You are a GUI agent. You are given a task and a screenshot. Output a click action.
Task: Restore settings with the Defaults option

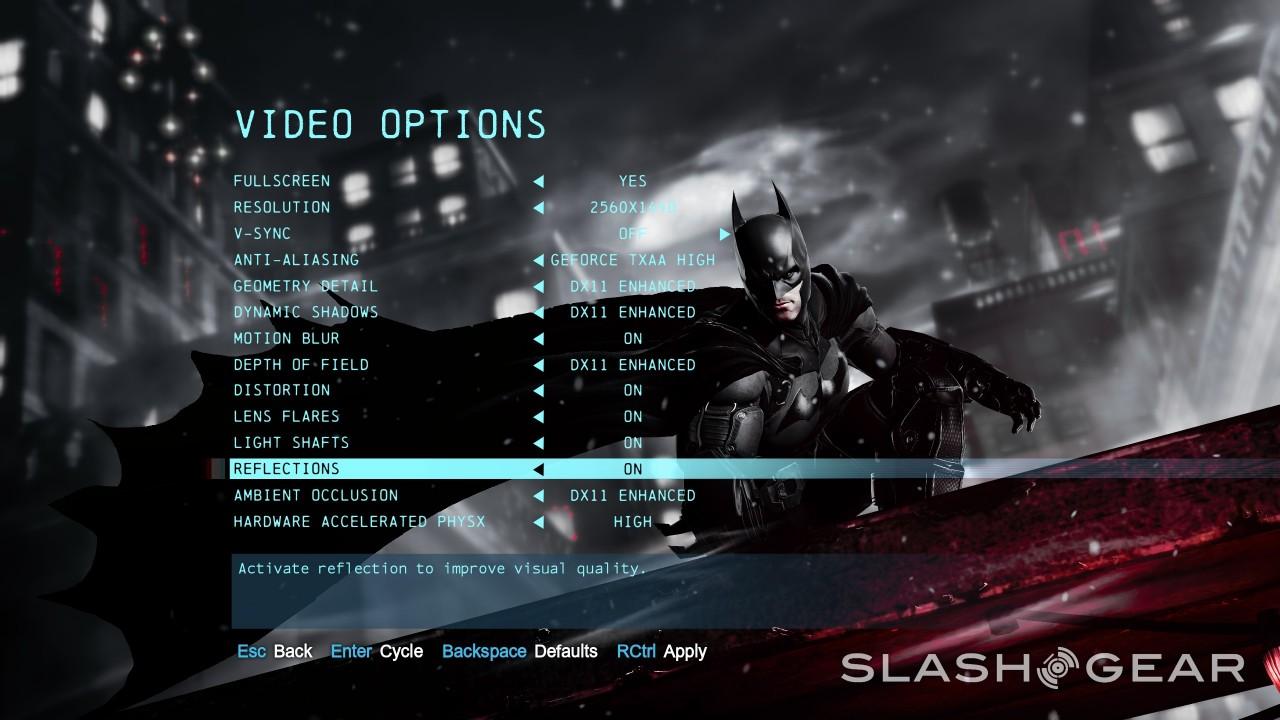[567, 651]
